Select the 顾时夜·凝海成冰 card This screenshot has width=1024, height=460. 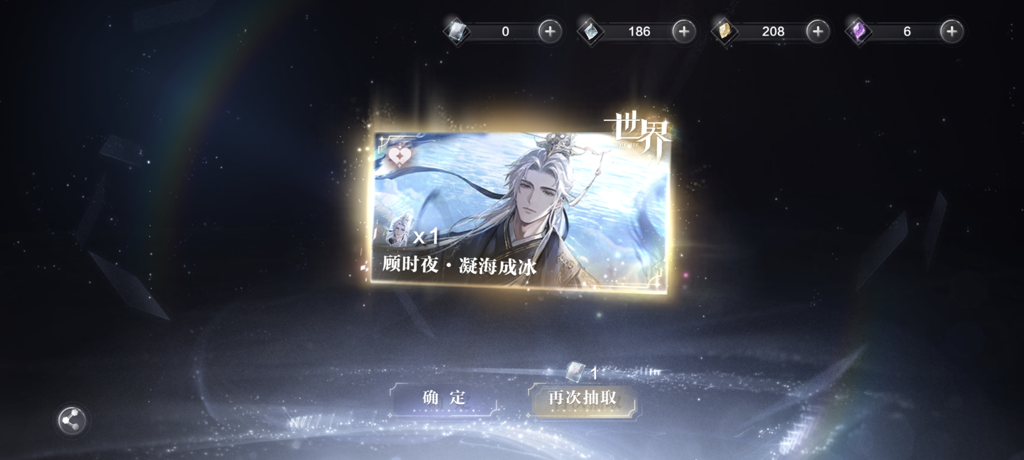(x=520, y=208)
